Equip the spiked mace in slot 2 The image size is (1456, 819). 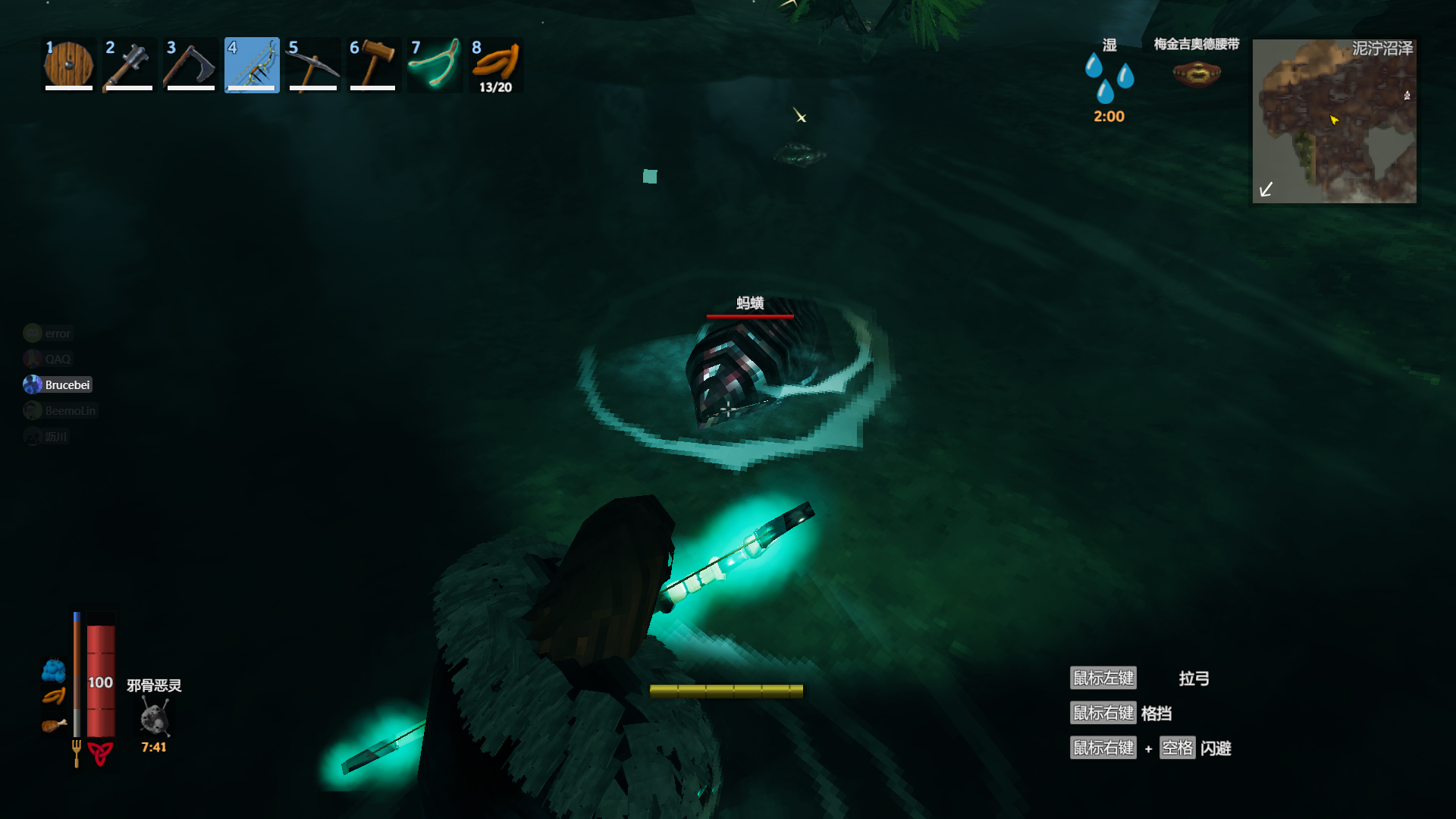130,65
